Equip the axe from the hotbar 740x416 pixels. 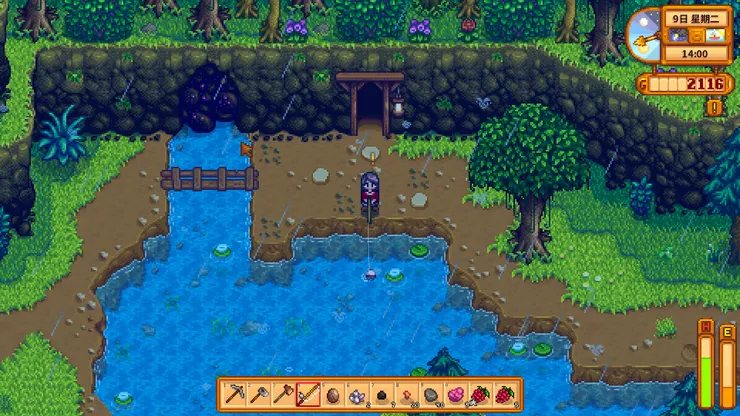[284, 394]
